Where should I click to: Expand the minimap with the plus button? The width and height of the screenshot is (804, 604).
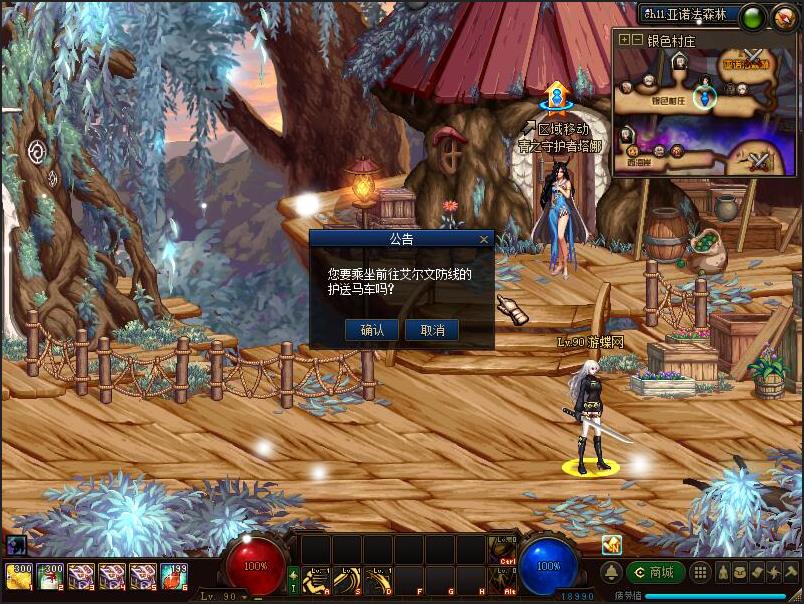[625, 40]
